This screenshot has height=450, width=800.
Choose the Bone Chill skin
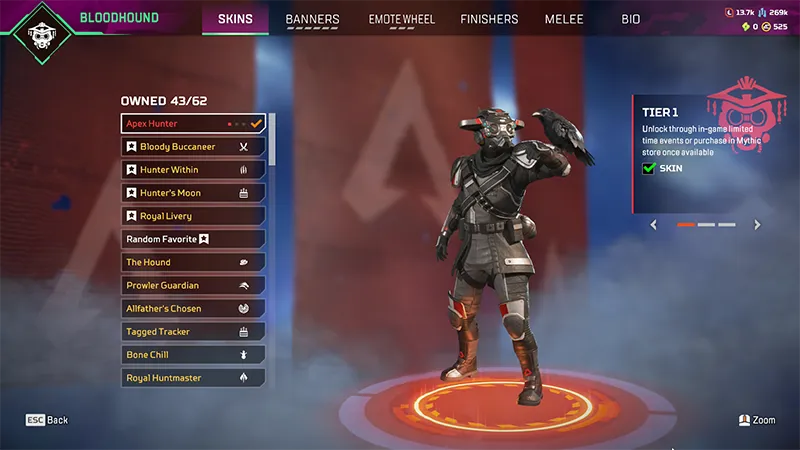pyautogui.click(x=193, y=354)
